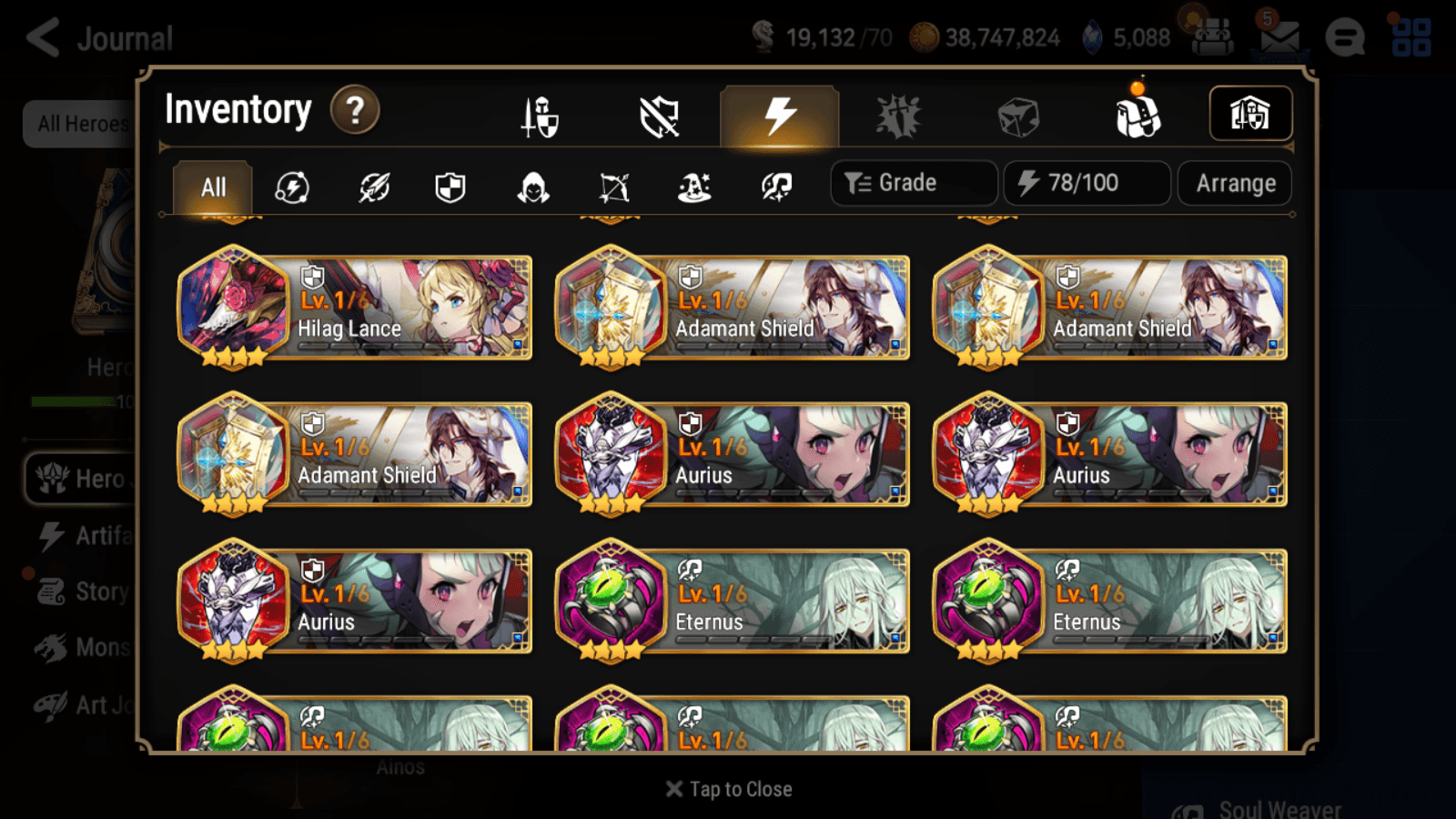
Task: Open the Exclusive Equipment tab (crossed shield icon)
Action: [661, 115]
